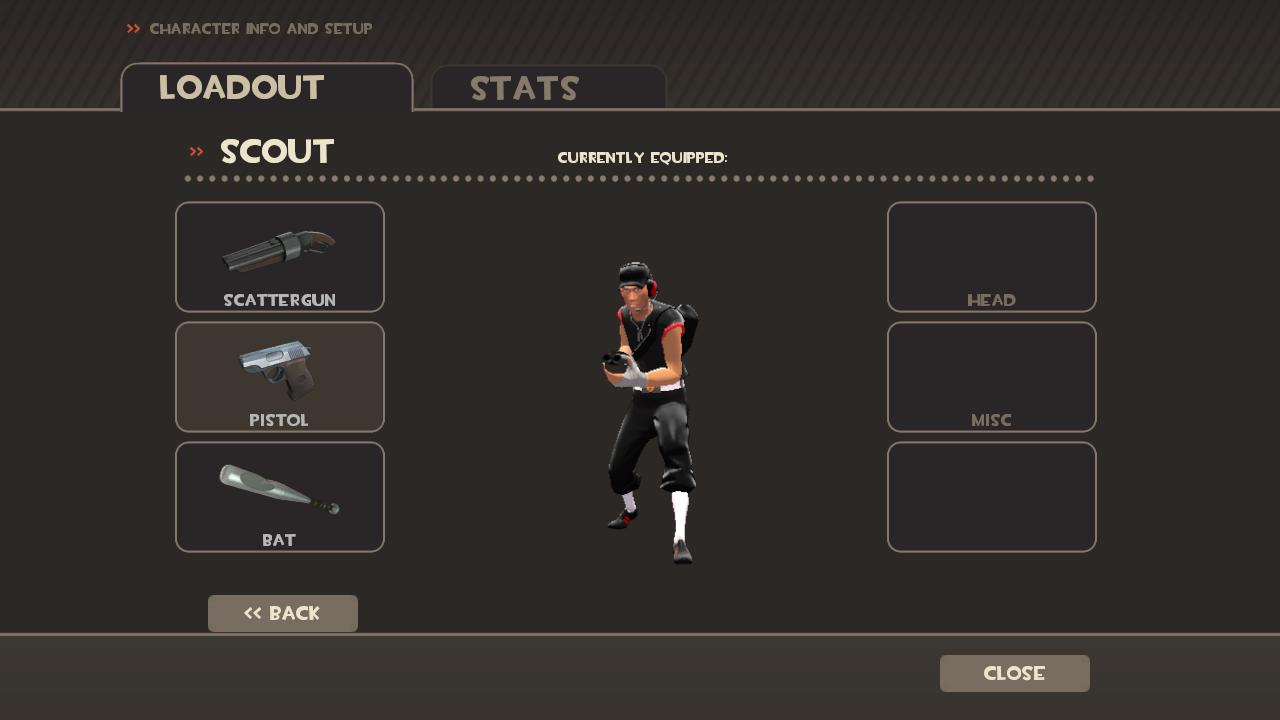Click the Bat image inside its slot

click(278, 485)
